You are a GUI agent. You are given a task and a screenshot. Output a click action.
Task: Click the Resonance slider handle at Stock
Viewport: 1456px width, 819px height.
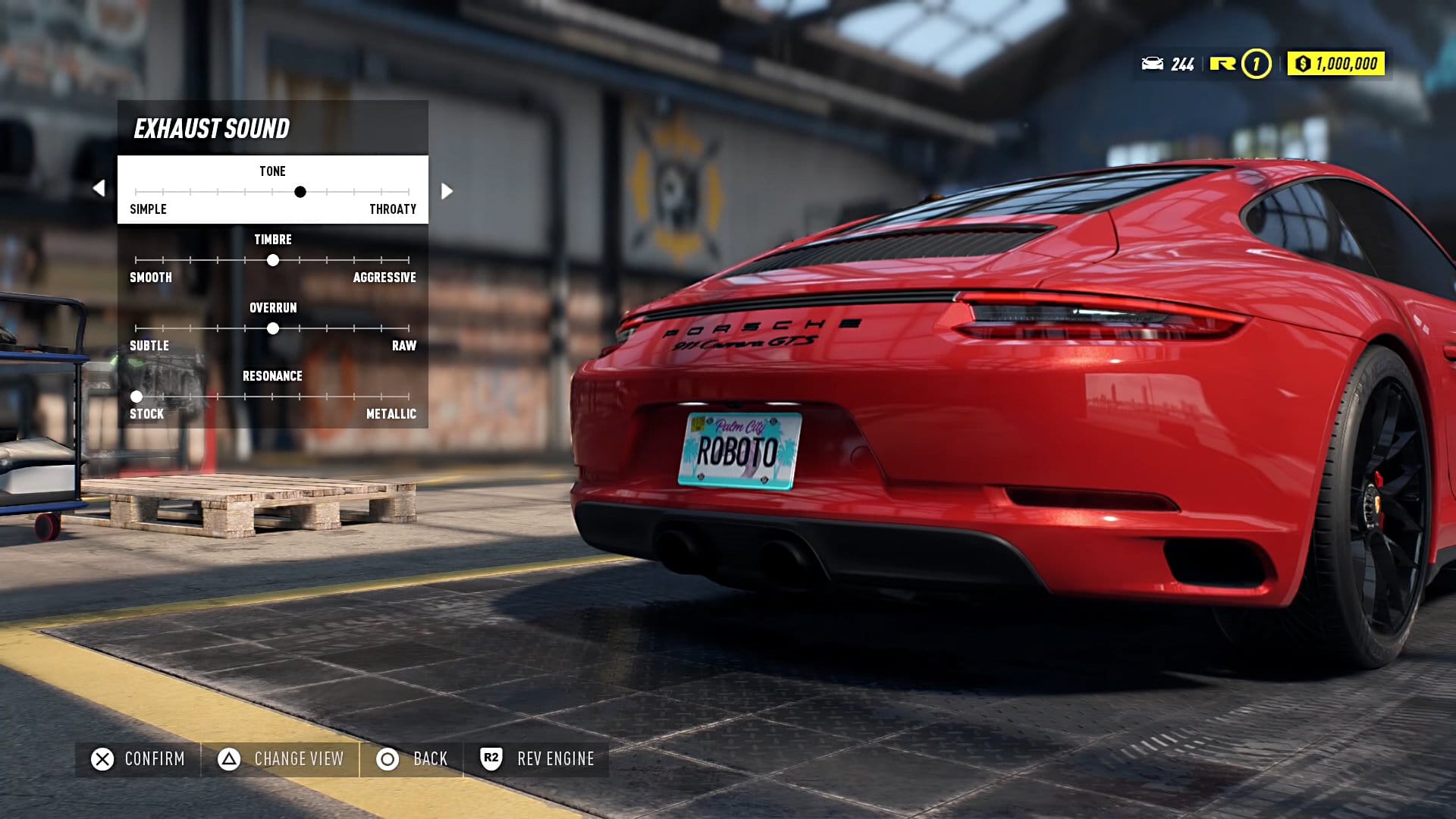click(136, 397)
